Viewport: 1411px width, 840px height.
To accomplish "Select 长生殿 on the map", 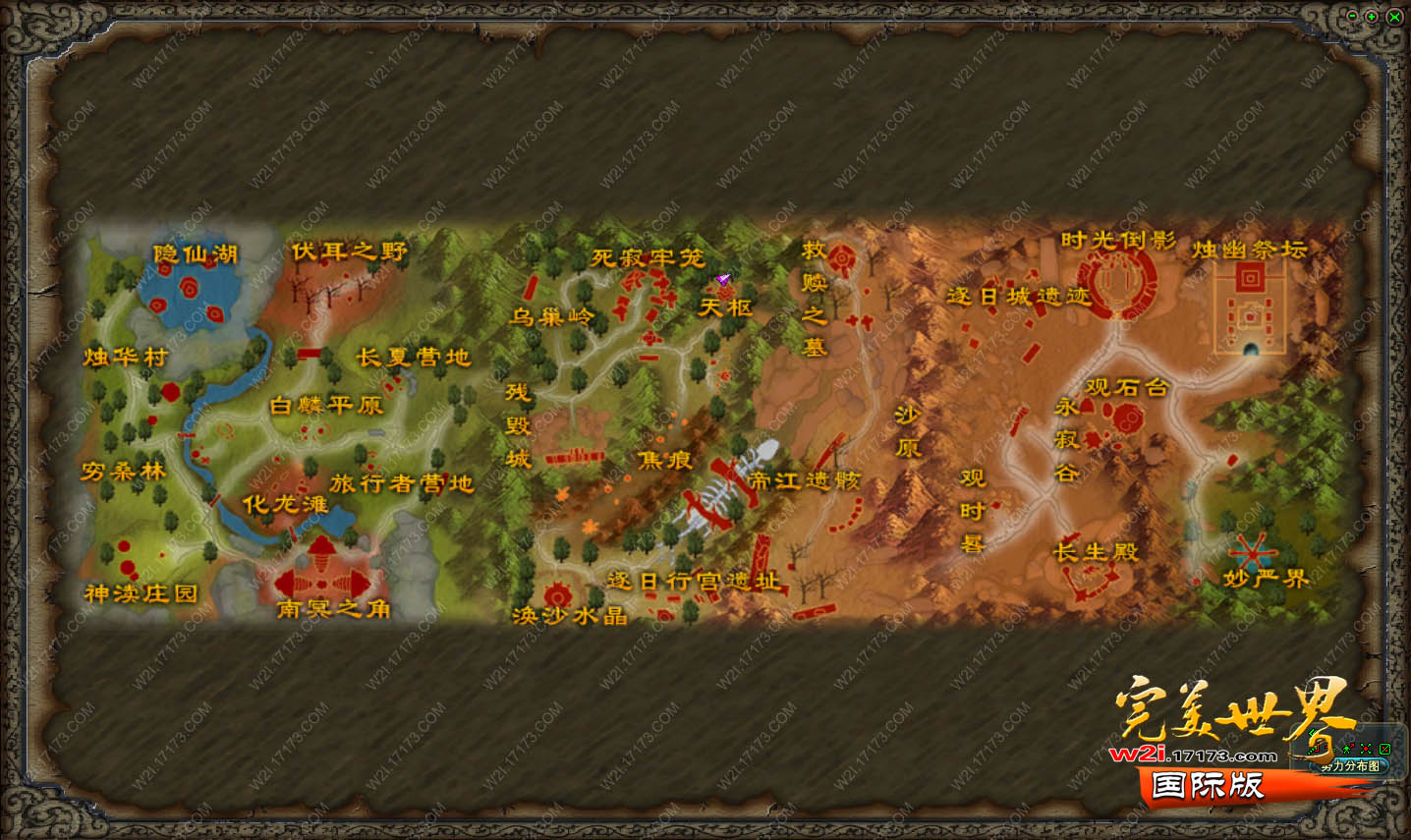I will (1096, 551).
